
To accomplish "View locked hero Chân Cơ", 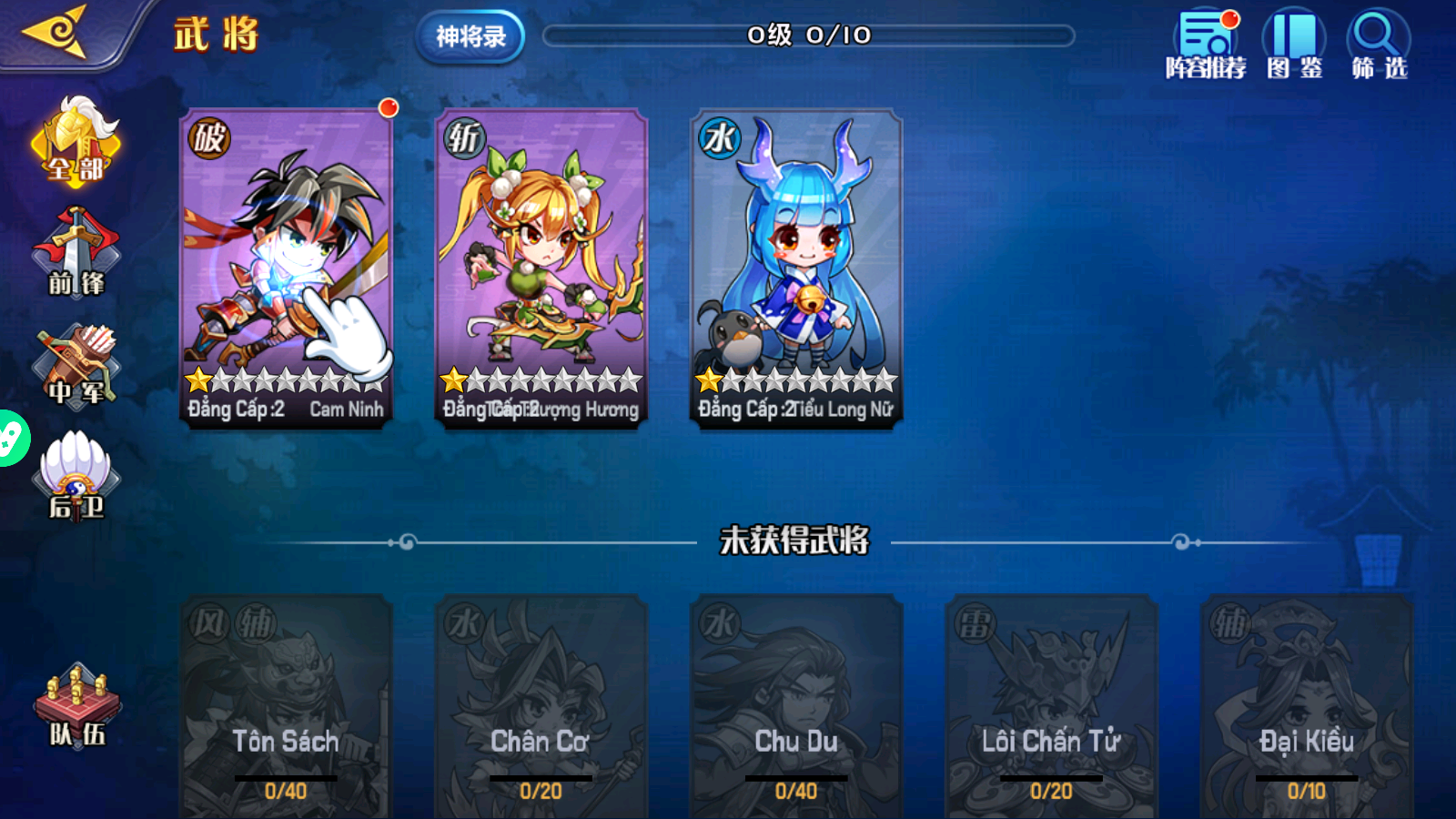I will coord(541,706).
